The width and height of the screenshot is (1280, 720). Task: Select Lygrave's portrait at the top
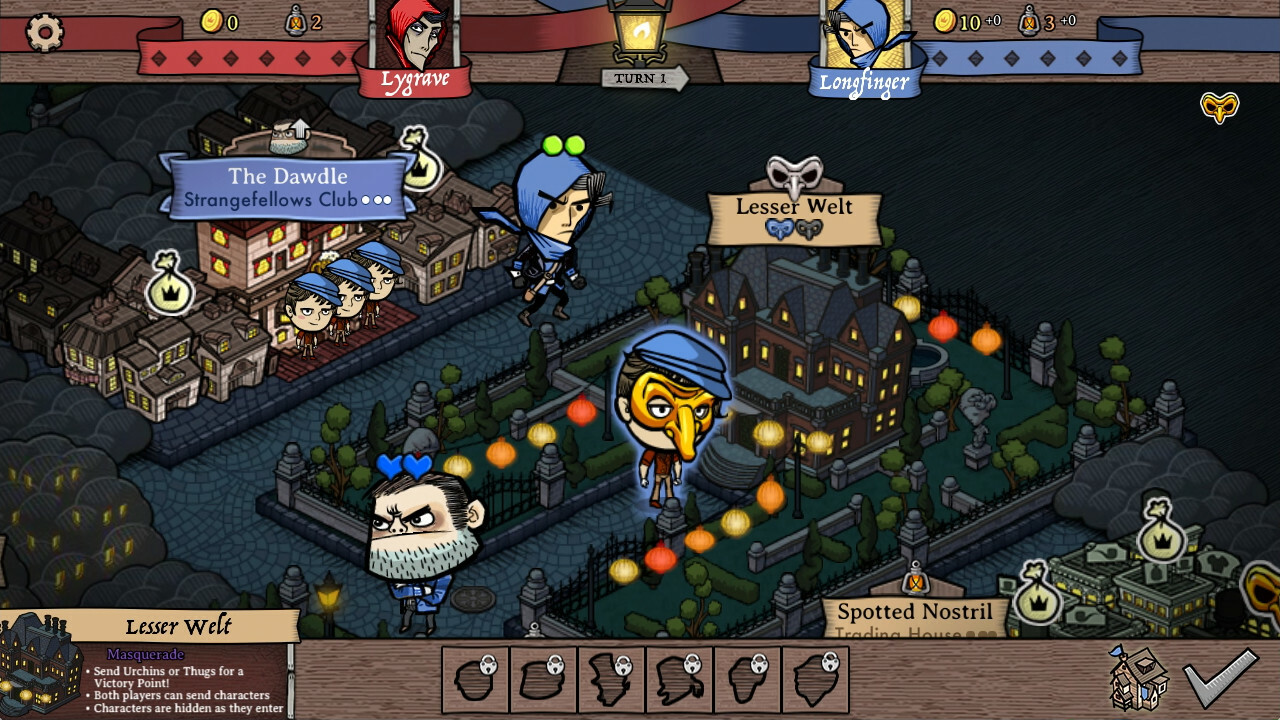point(418,35)
